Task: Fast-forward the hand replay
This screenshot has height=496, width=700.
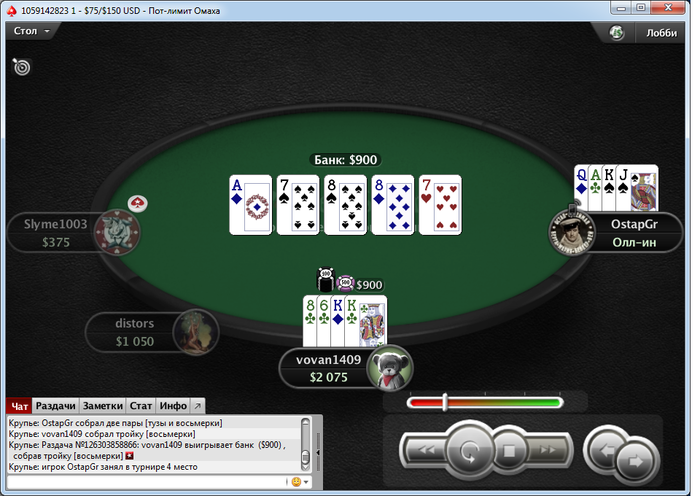Action: pyautogui.click(x=547, y=451)
